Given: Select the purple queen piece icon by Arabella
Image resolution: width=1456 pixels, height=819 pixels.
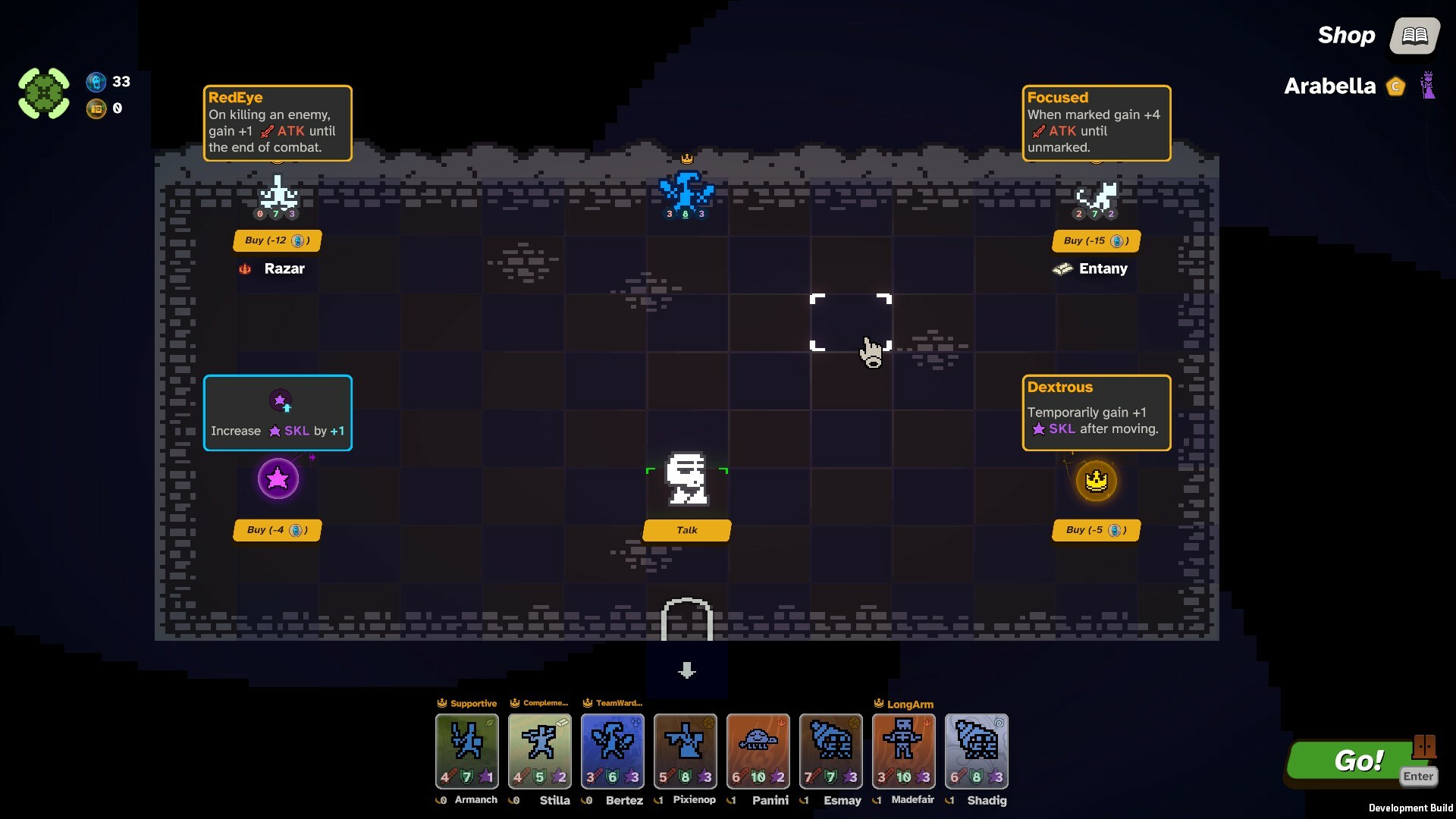Looking at the screenshot, I should (1429, 86).
